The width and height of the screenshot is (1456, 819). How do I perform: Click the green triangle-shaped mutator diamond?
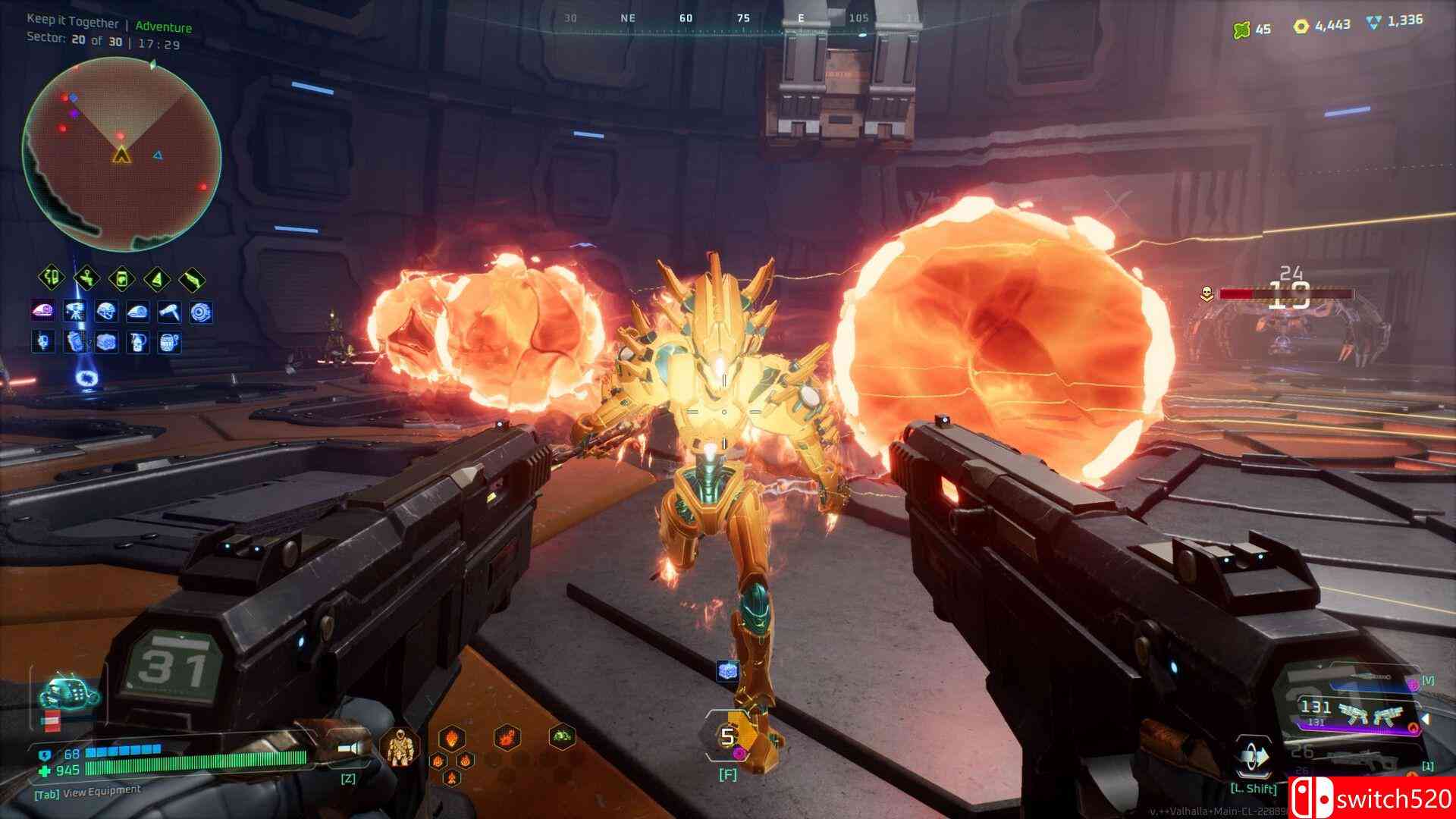coord(158,279)
